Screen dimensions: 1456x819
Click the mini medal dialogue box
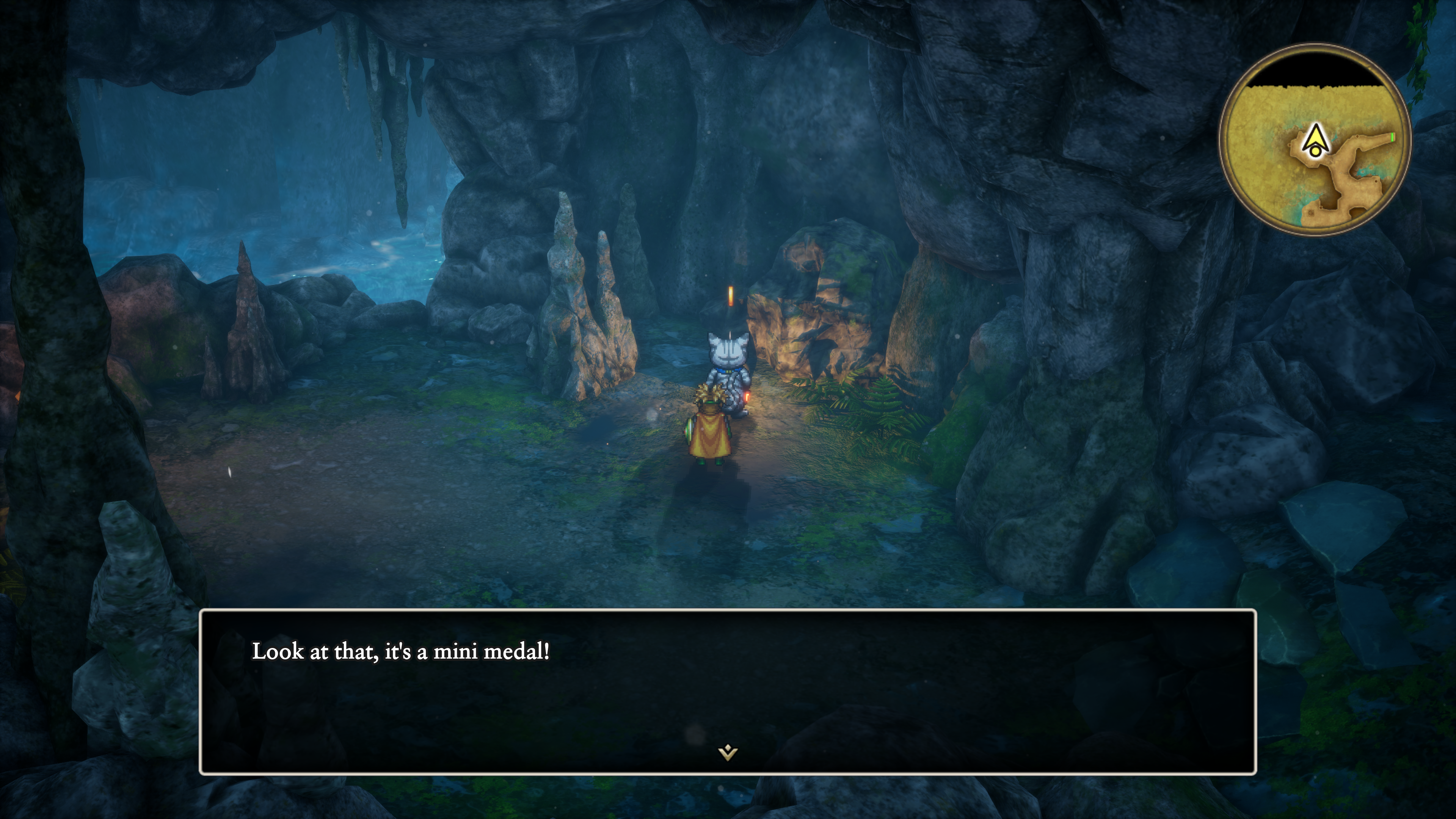[x=728, y=692]
